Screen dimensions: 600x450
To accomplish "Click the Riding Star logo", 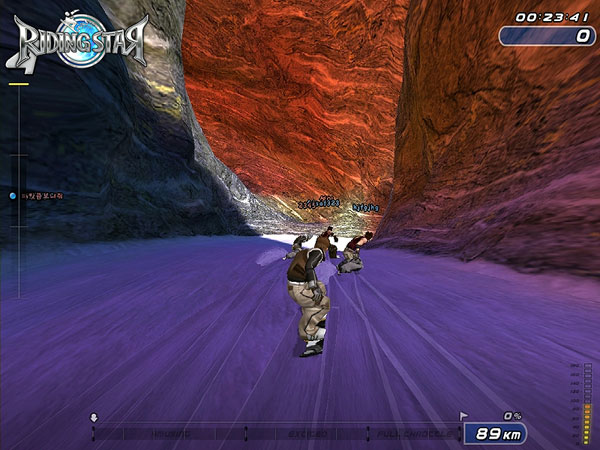I will click(82, 40).
